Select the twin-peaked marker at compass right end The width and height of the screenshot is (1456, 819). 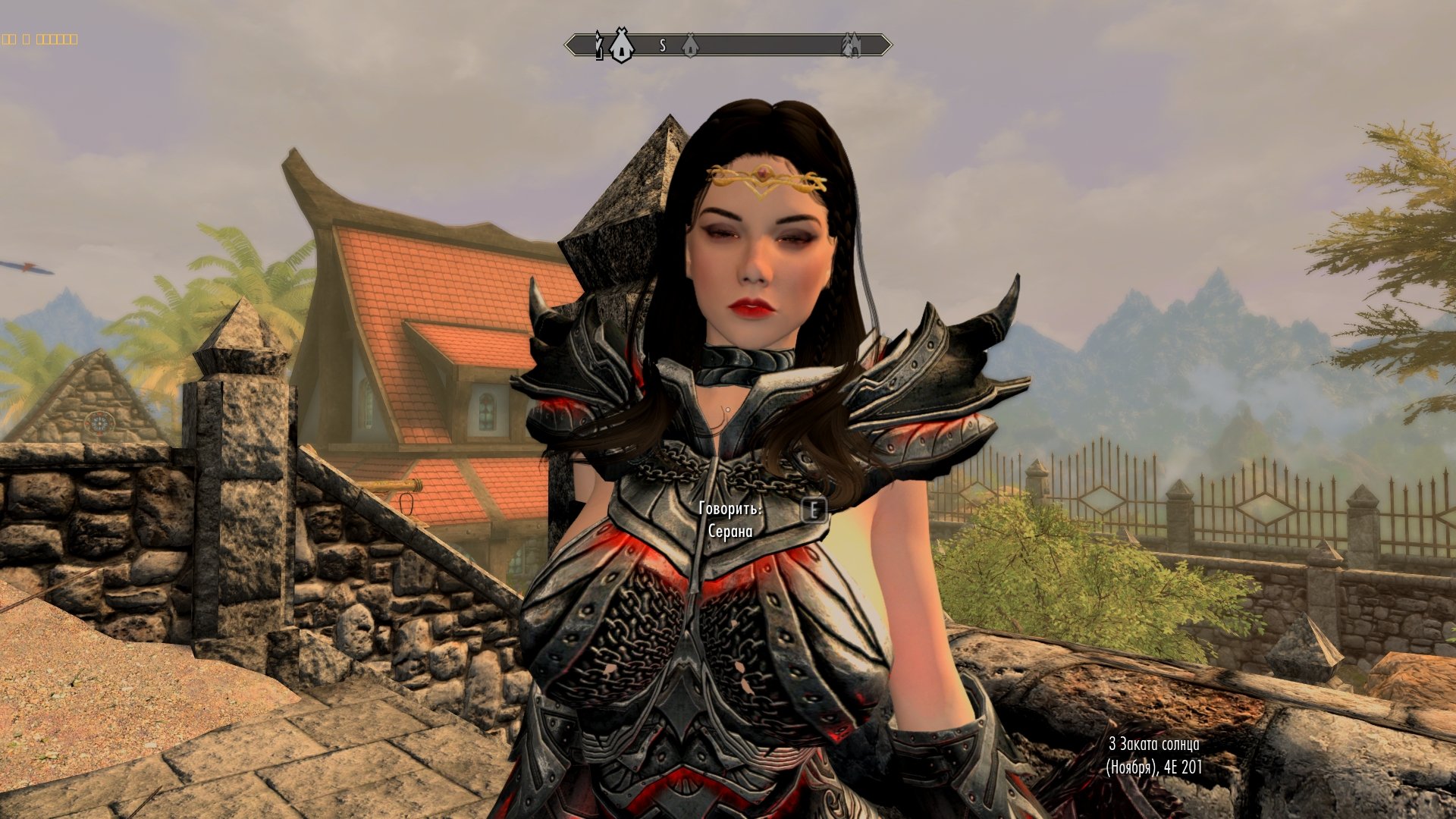pos(851,45)
